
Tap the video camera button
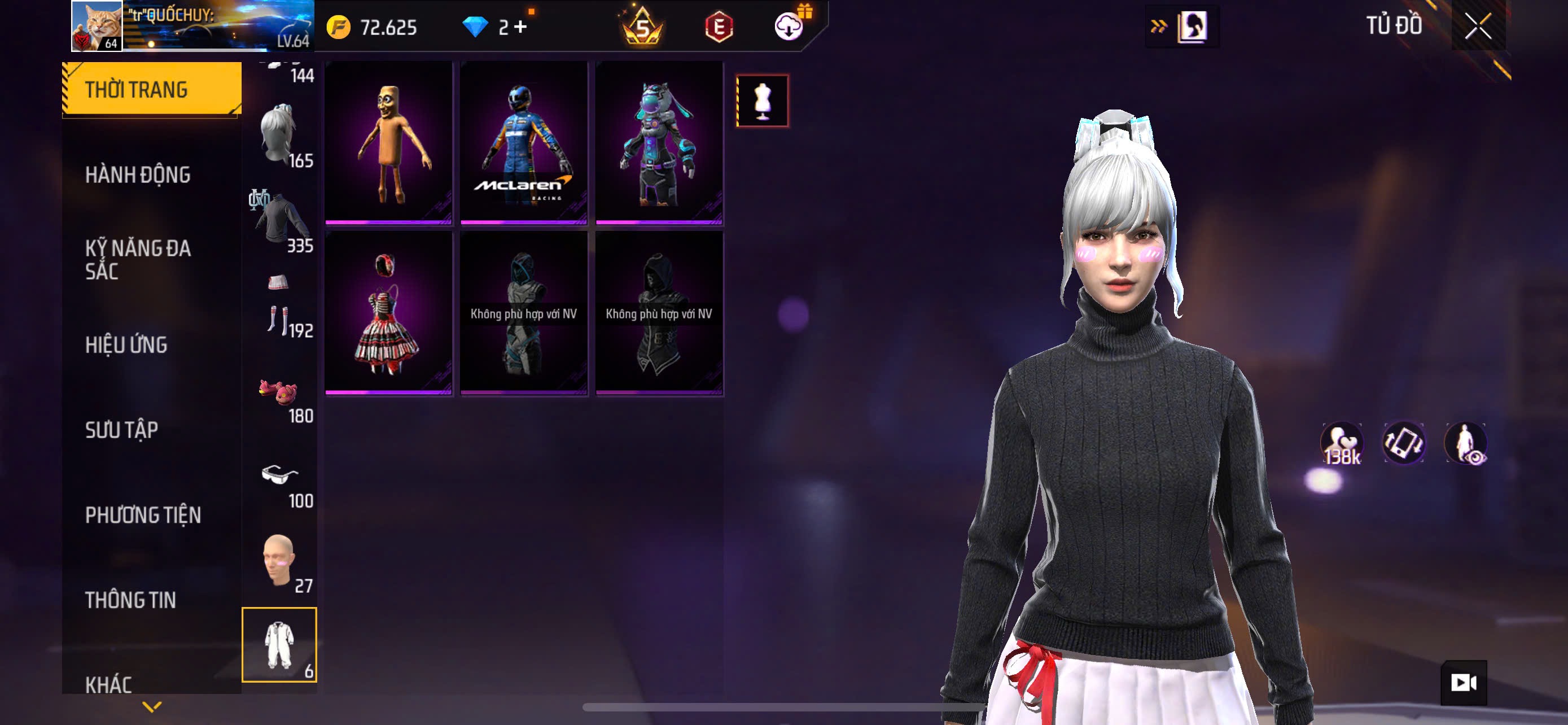pos(1464,683)
